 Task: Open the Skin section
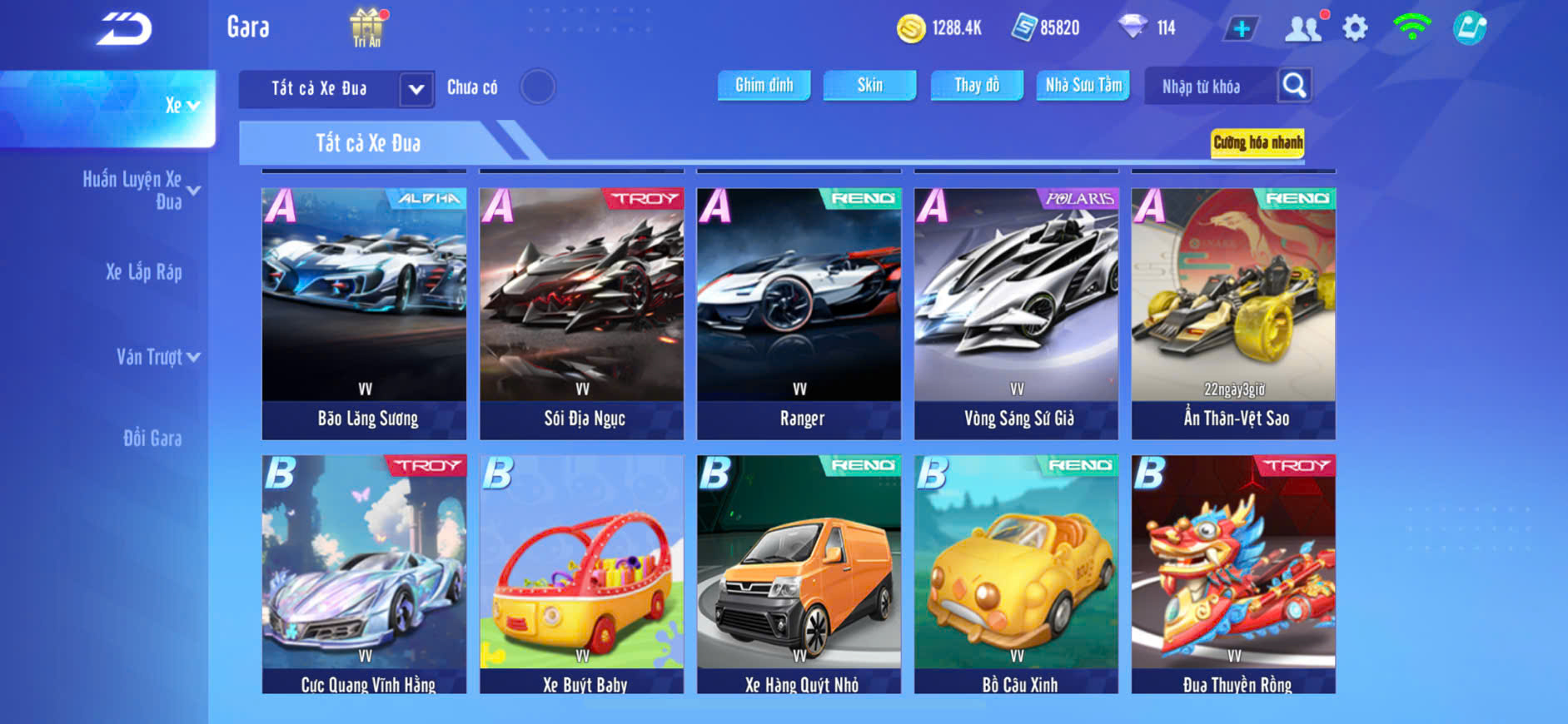coord(869,85)
